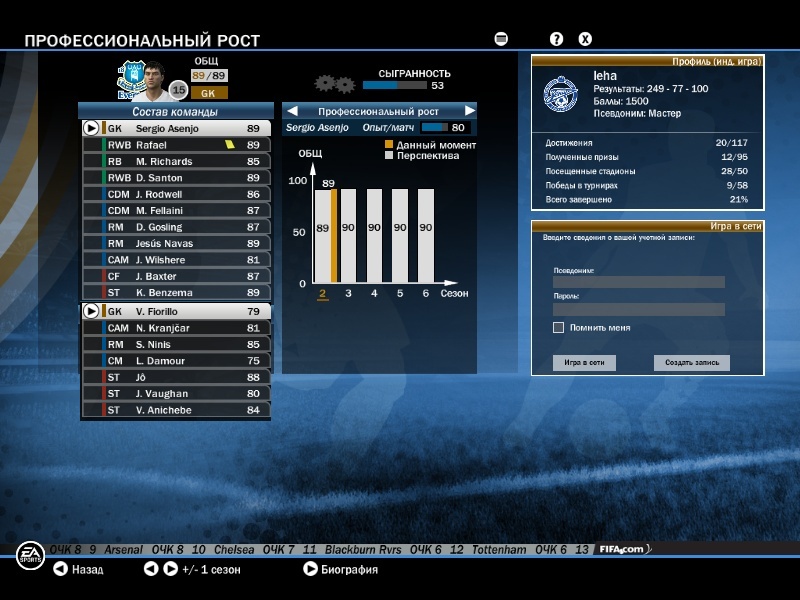The image size is (800, 600).
Task: Open Создать запись account creation
Action: [x=692, y=363]
